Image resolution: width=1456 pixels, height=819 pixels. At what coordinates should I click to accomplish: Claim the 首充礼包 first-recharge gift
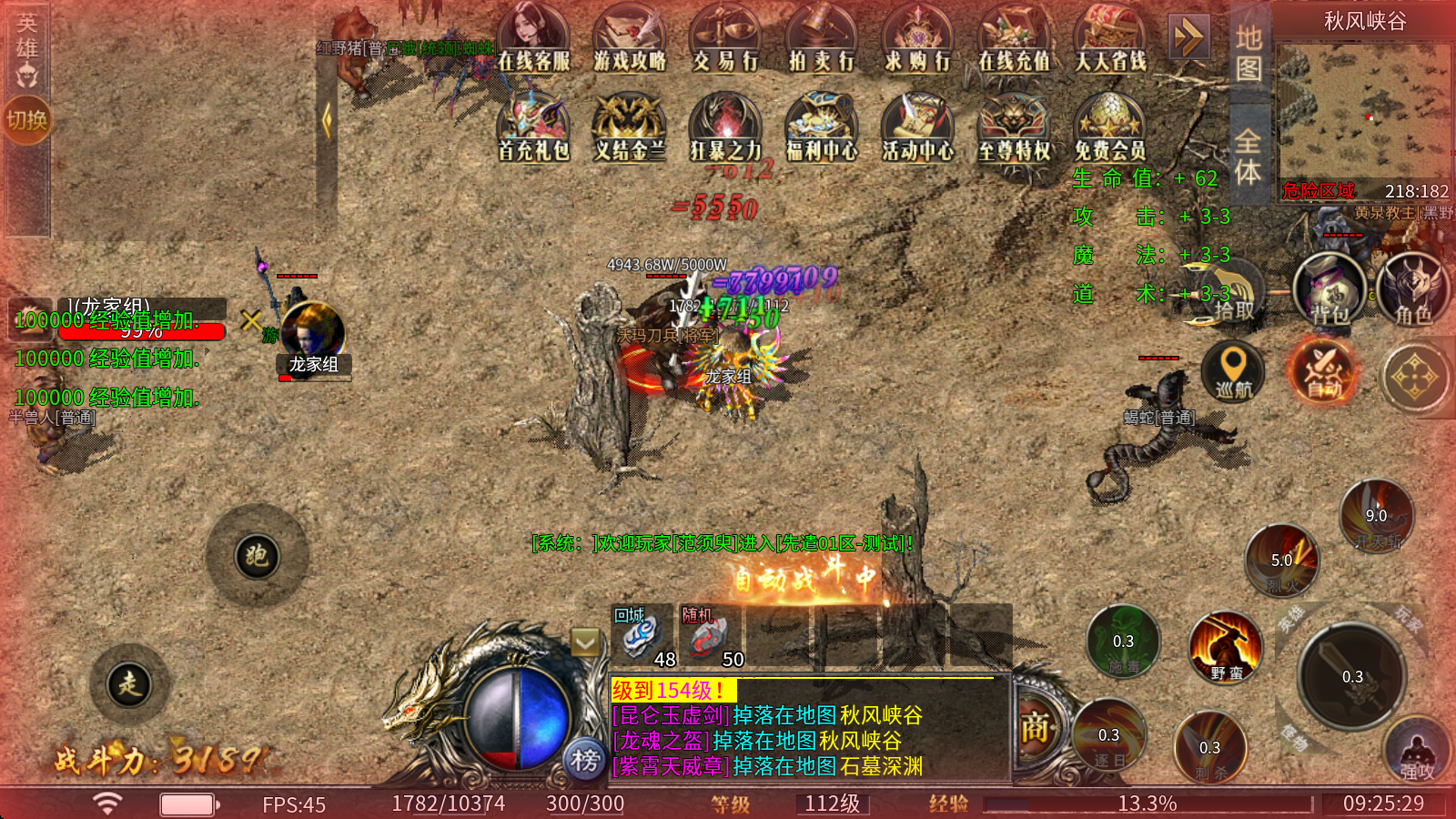coord(533,127)
